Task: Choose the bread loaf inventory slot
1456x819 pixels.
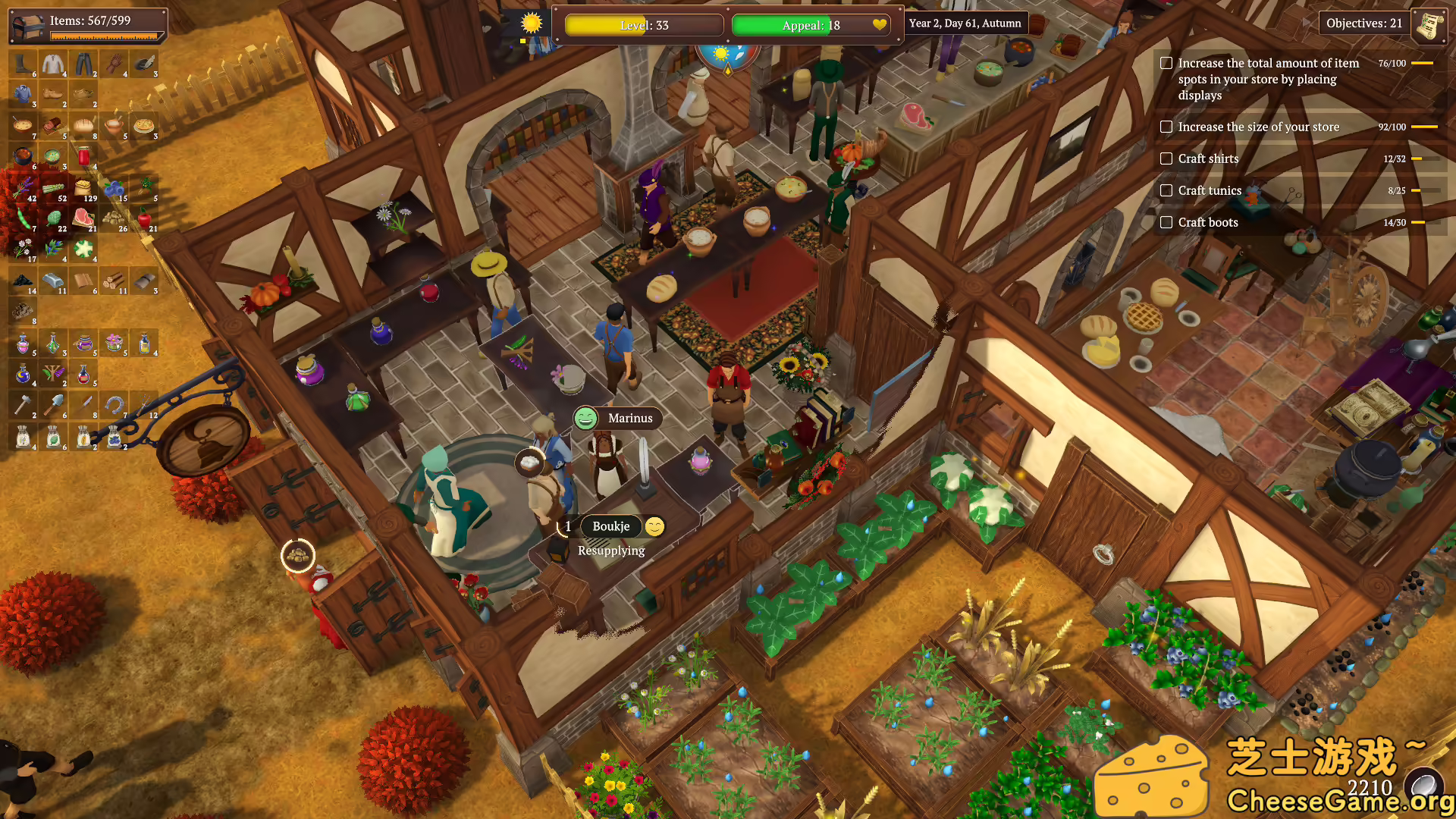Action: (83, 126)
